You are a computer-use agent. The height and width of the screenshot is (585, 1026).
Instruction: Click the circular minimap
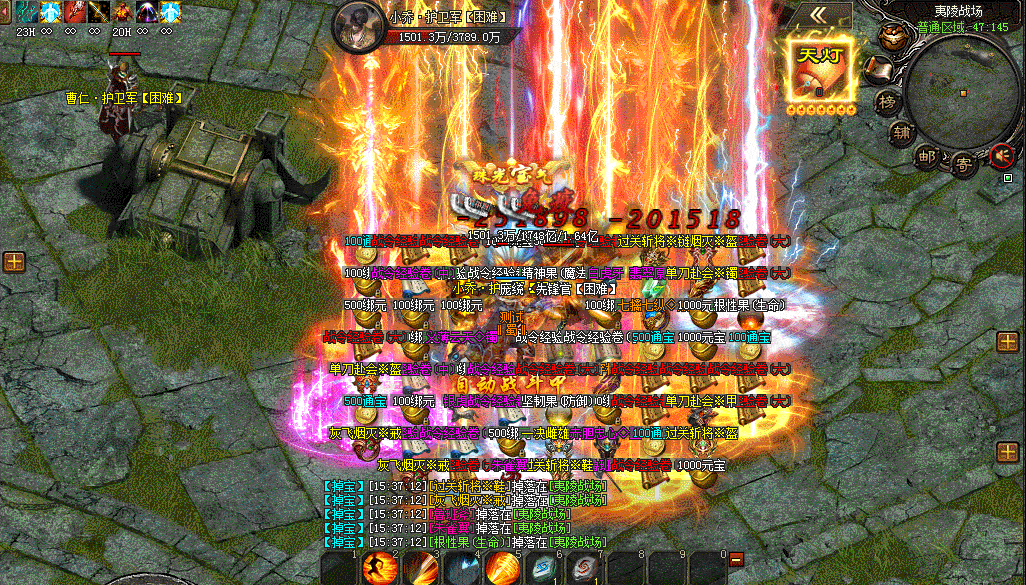pos(962,93)
